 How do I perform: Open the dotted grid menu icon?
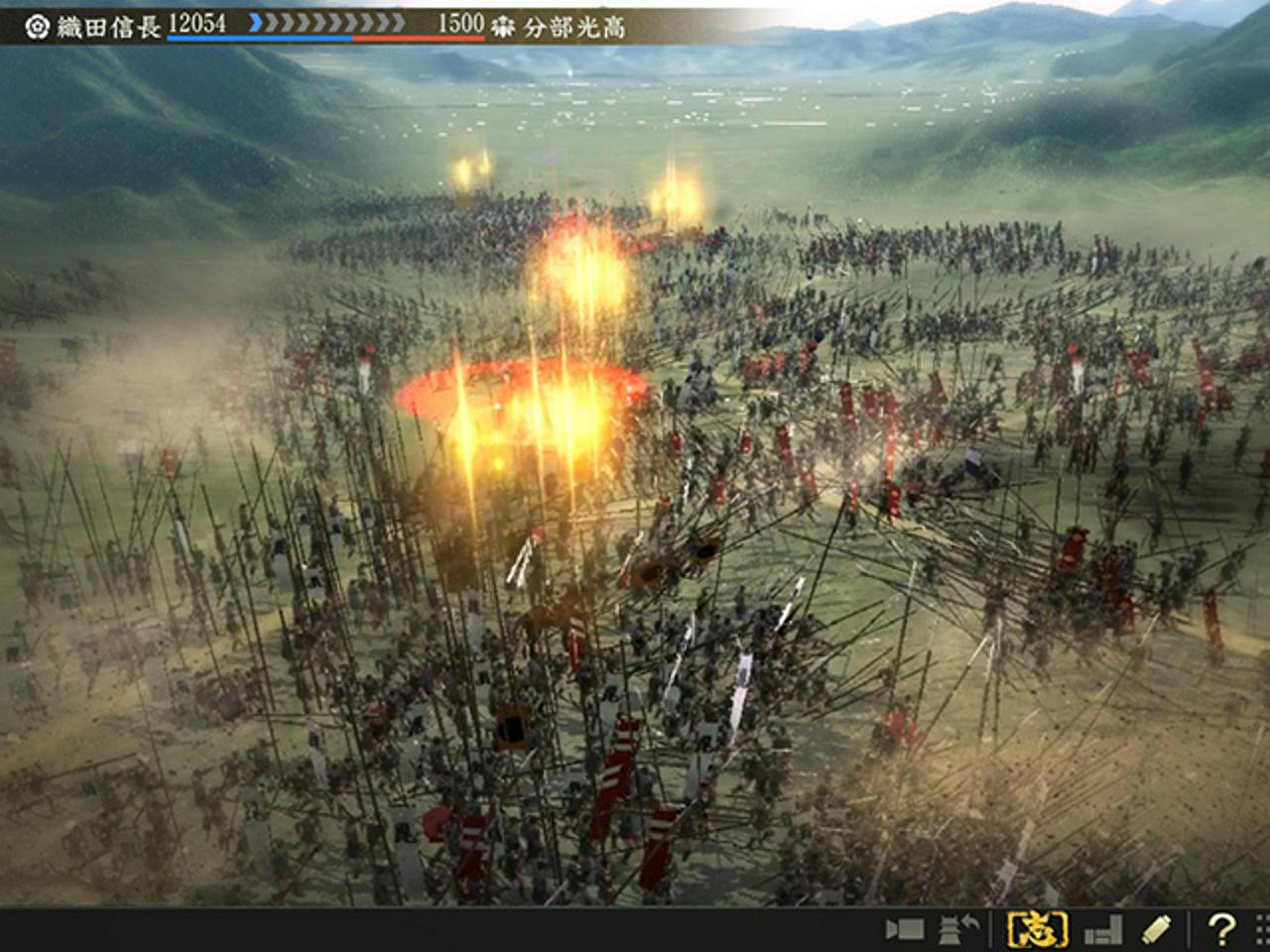(1261, 929)
